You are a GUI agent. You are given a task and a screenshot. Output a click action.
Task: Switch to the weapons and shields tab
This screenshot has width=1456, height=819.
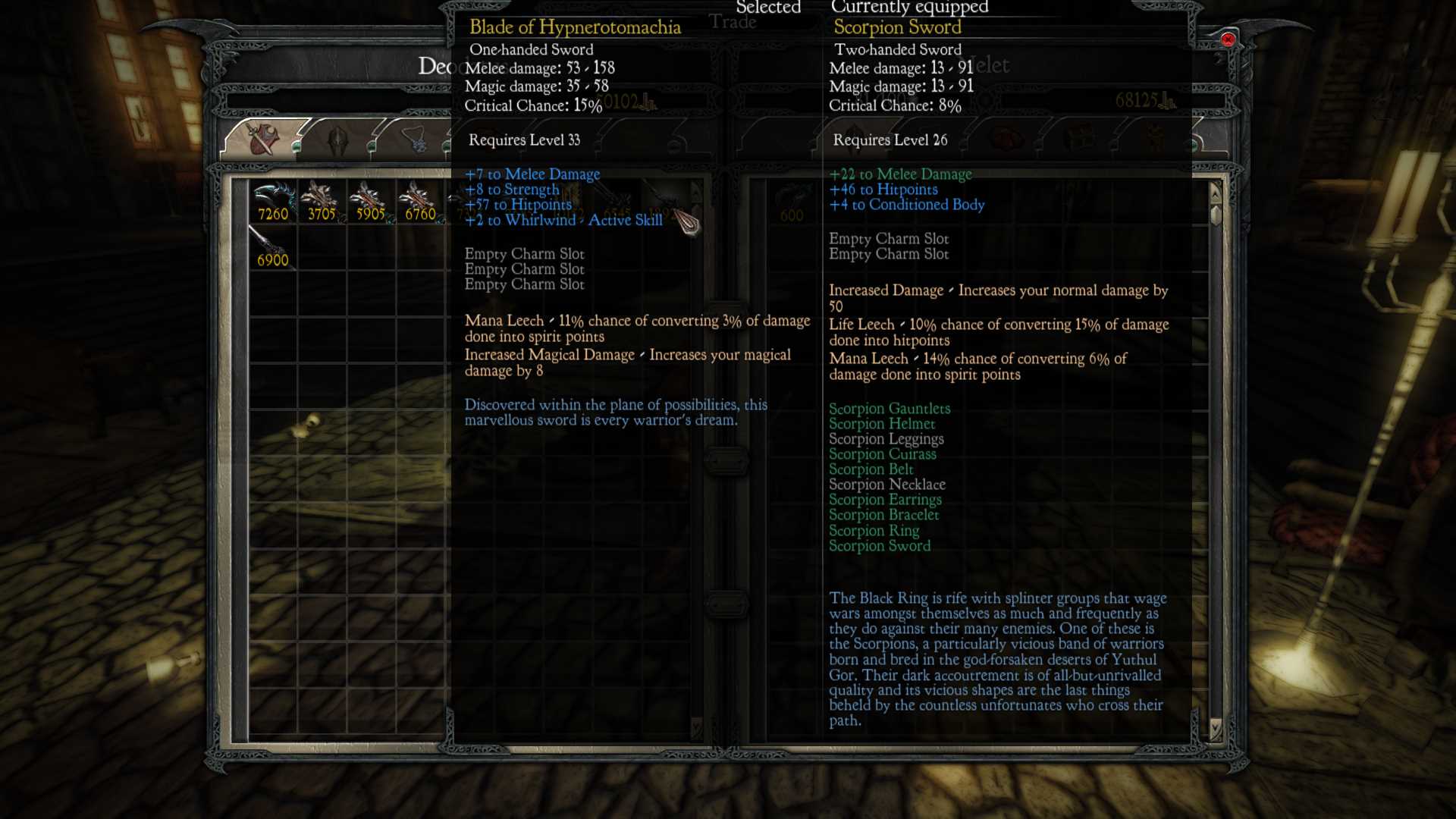pos(263,140)
